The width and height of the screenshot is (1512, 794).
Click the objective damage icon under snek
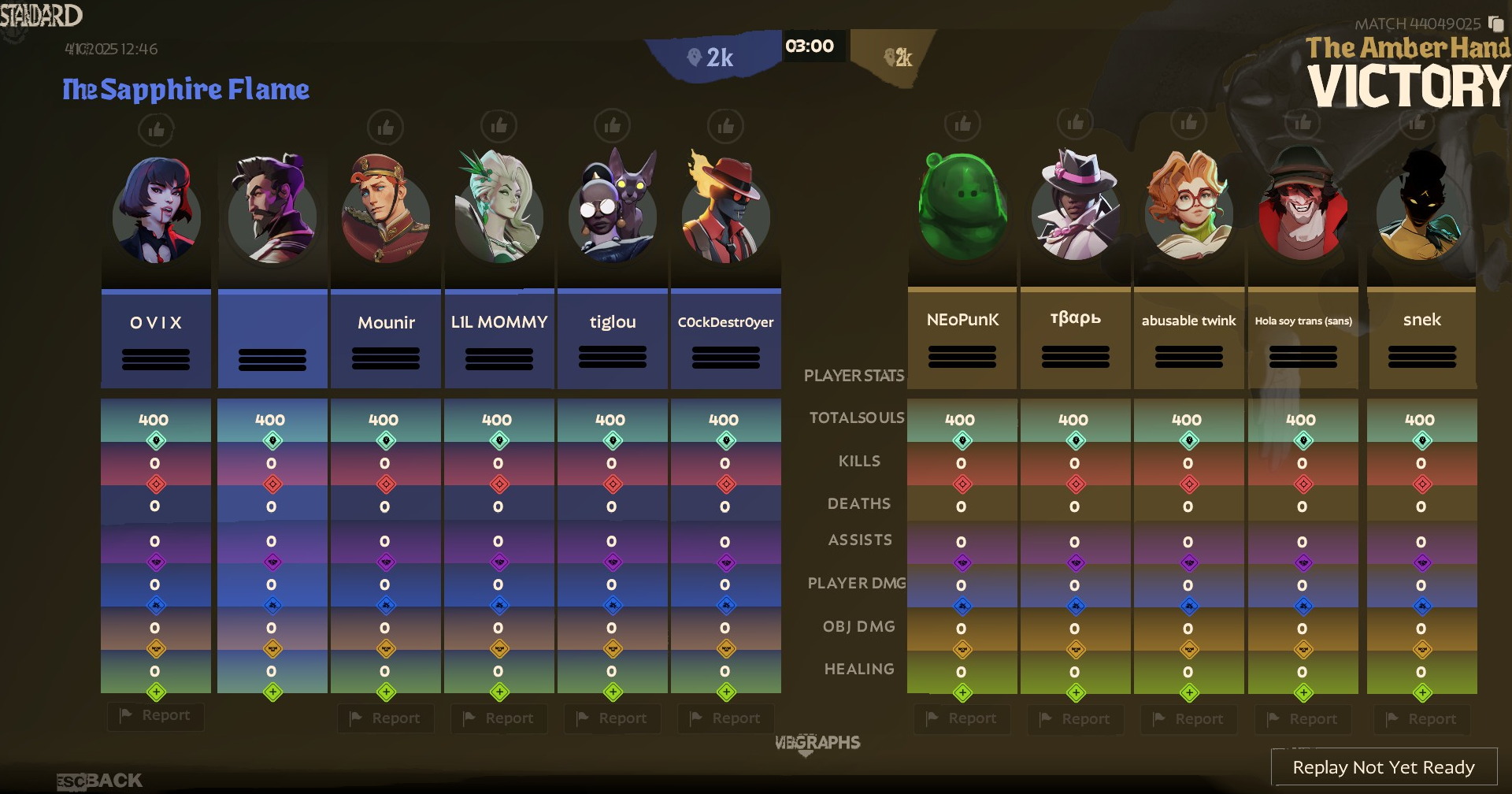1421,648
